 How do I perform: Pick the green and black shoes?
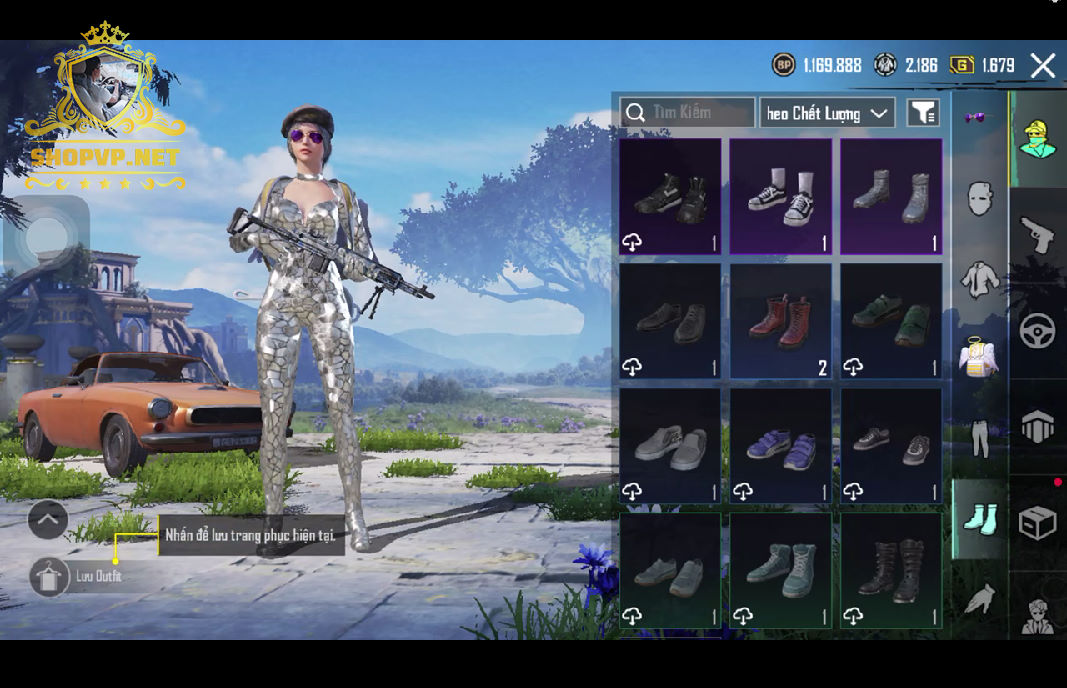click(891, 321)
